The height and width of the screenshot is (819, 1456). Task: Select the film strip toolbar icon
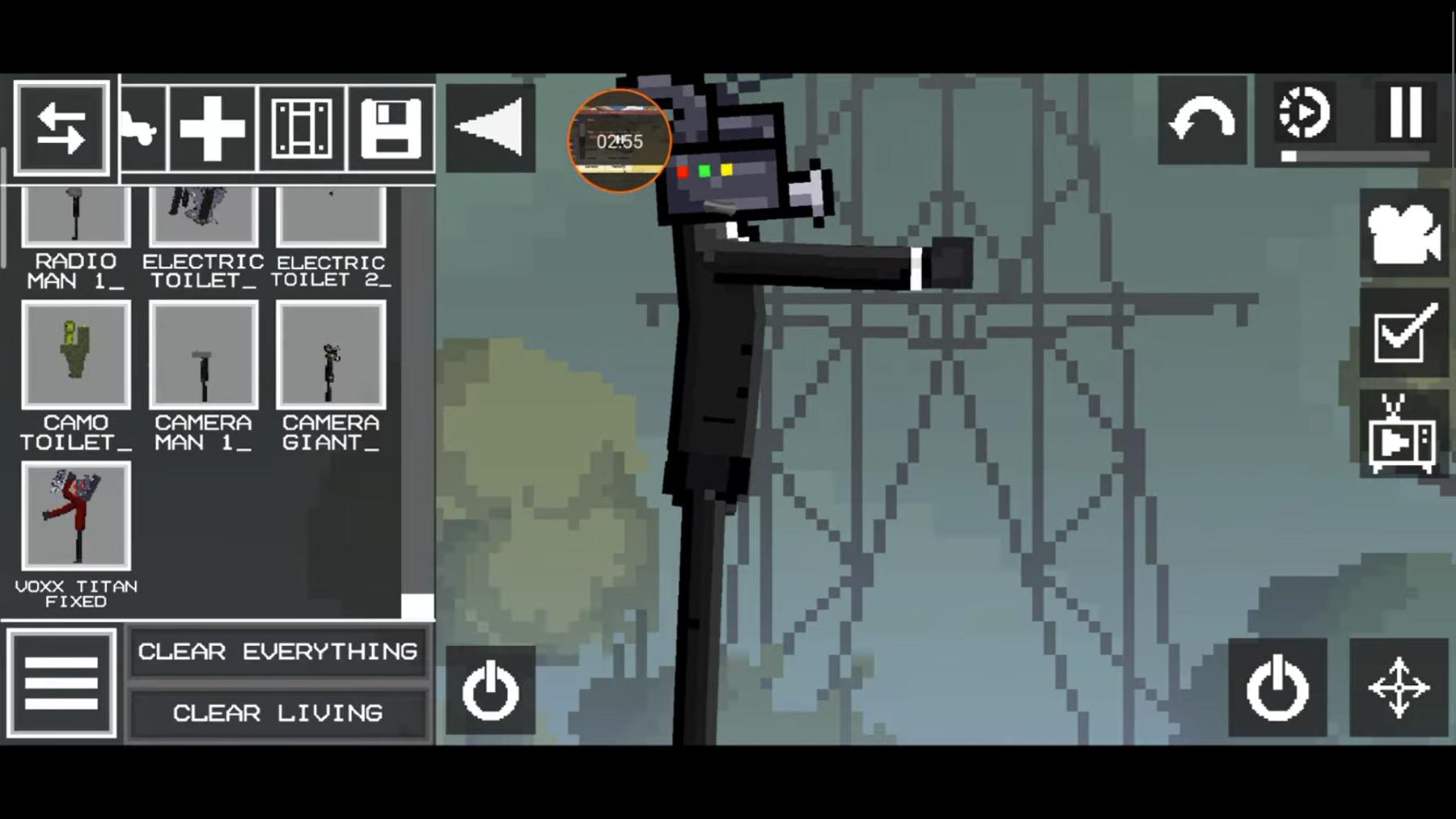[x=302, y=128]
